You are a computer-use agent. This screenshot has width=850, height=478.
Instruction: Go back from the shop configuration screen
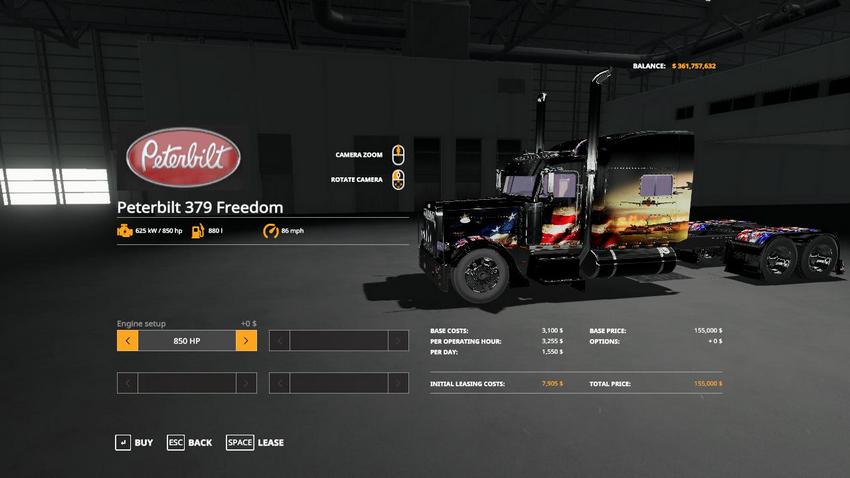click(189, 442)
